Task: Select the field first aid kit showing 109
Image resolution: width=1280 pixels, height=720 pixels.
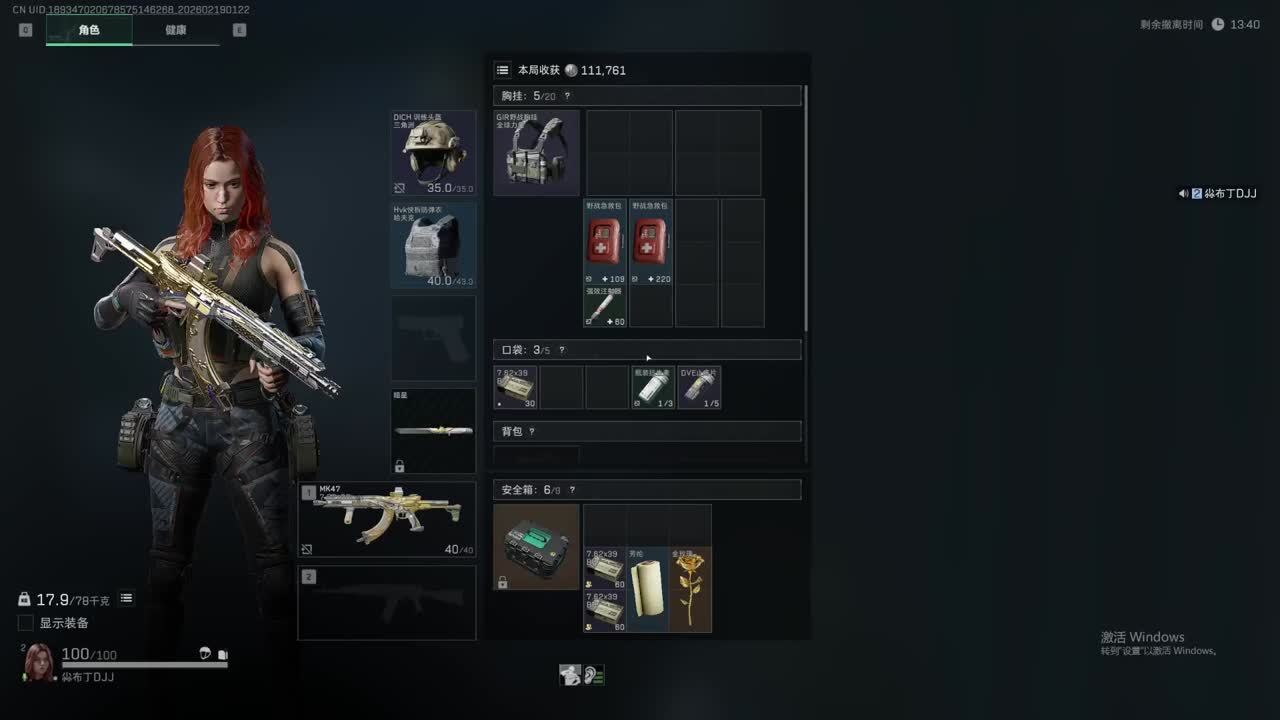Action: (605, 242)
